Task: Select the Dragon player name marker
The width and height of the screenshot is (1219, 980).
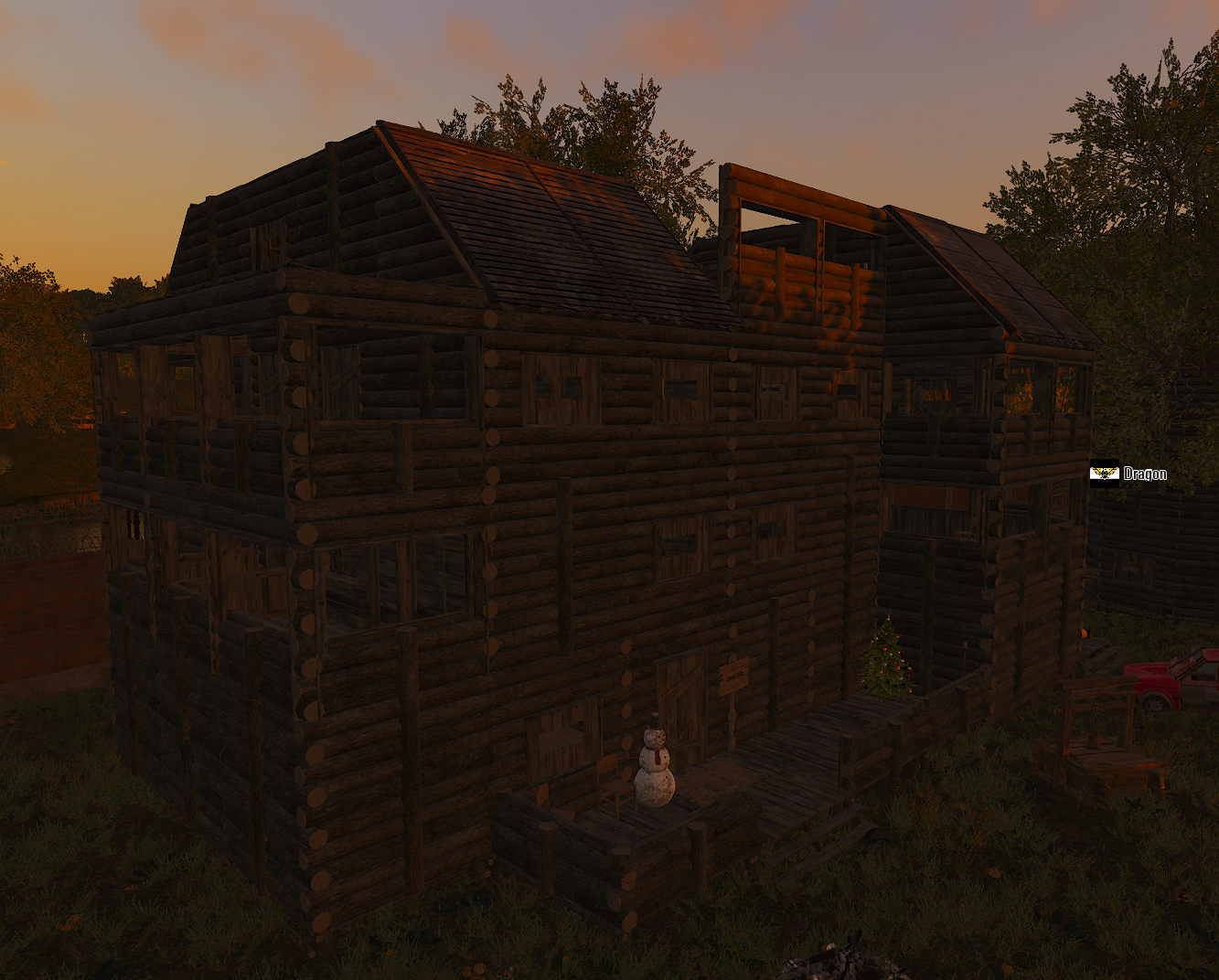Action: point(1128,474)
